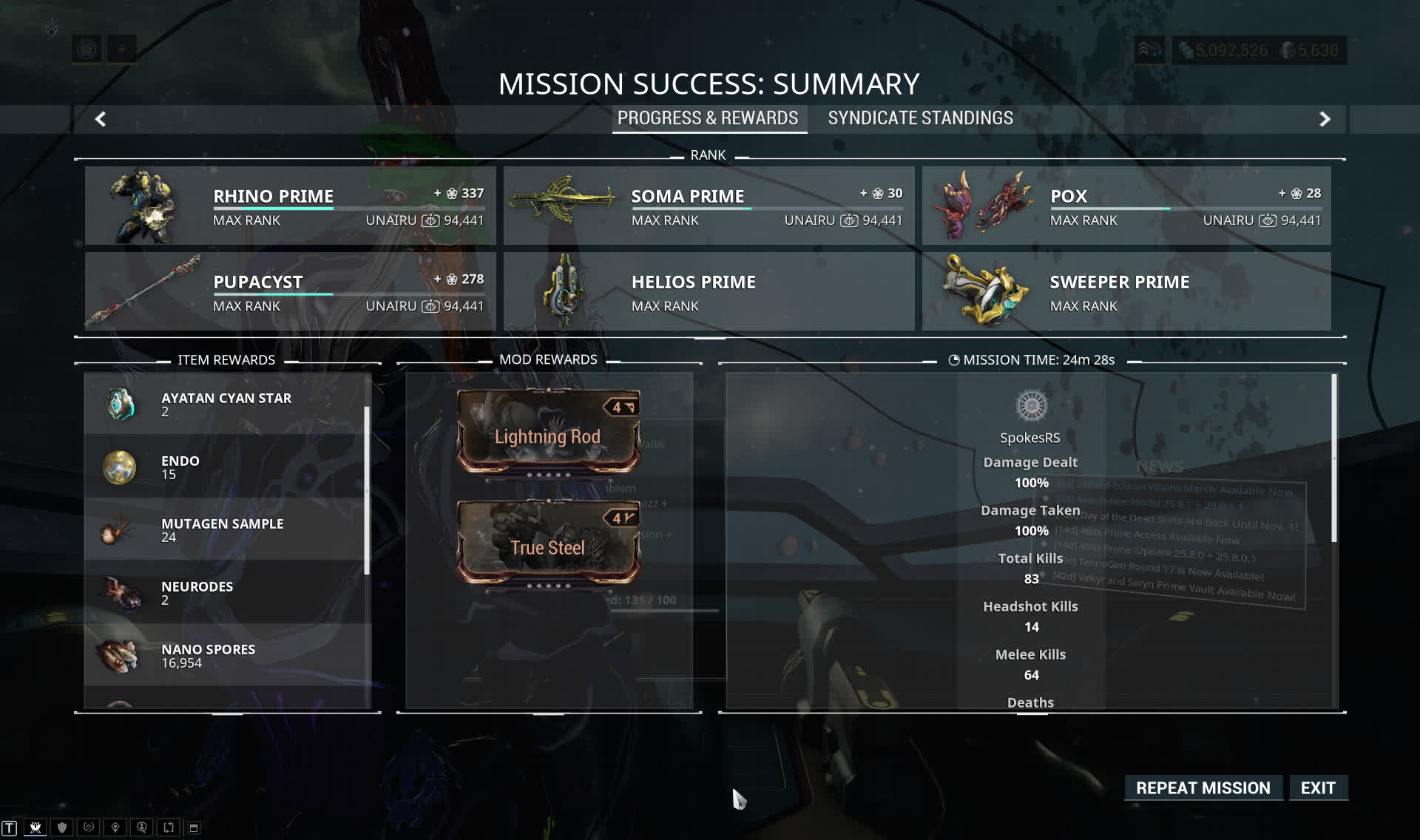Choose the Sweeper Prime rank panel
This screenshot has width=1420, height=840.
pyautogui.click(x=1126, y=291)
